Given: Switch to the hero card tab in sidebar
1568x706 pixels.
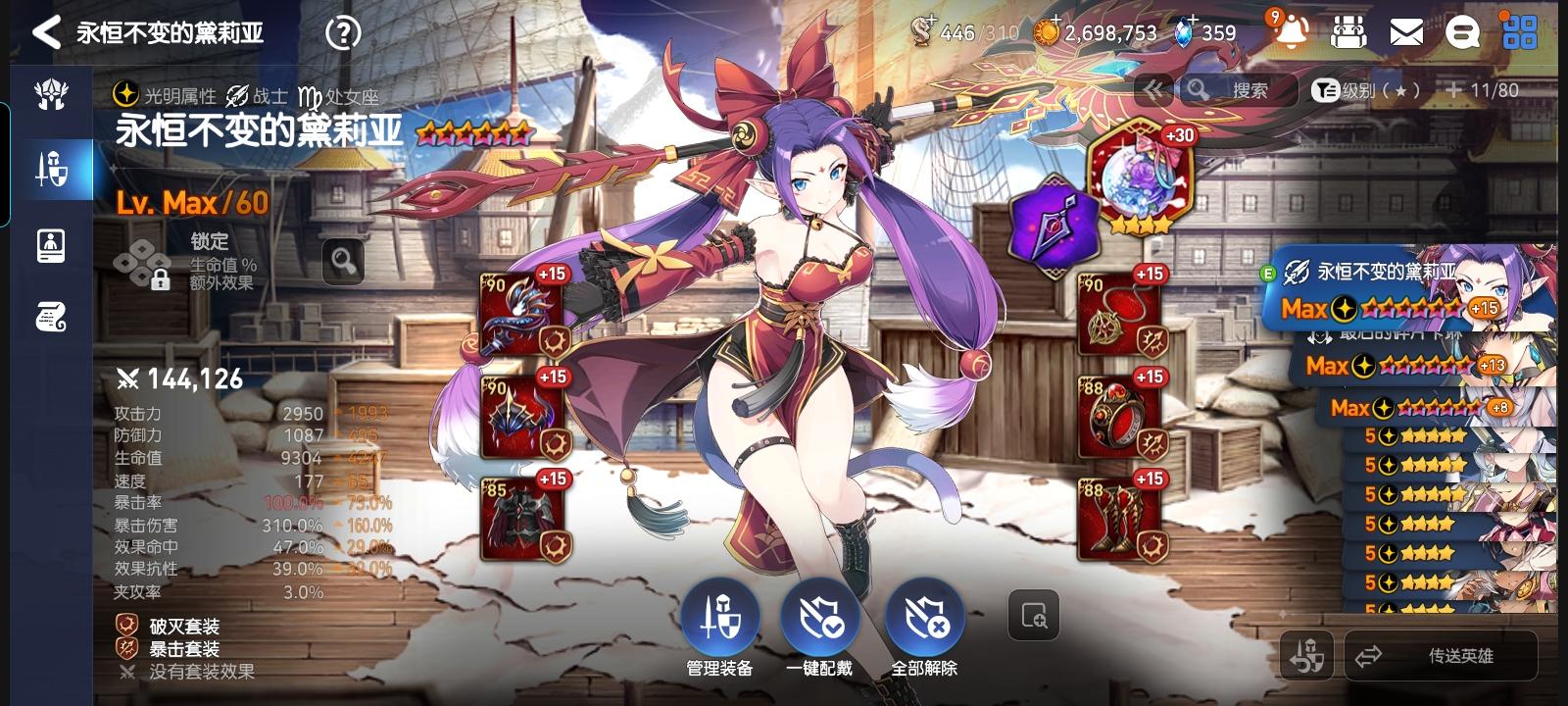Looking at the screenshot, I should pyautogui.click(x=51, y=245).
